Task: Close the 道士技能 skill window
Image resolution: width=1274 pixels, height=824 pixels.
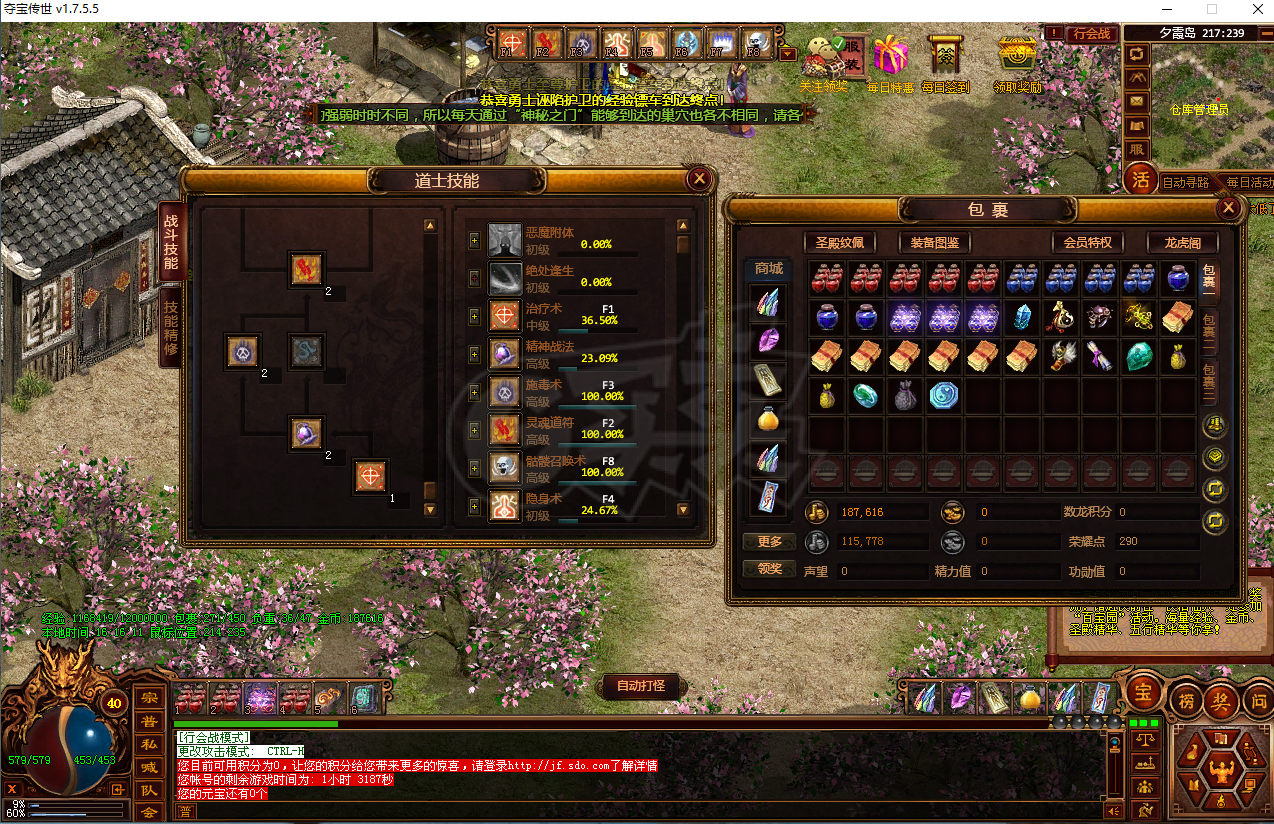Action: point(699,179)
